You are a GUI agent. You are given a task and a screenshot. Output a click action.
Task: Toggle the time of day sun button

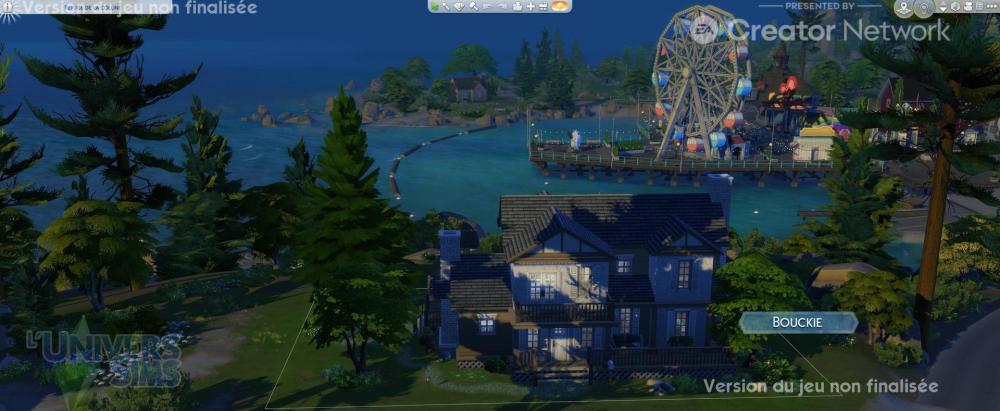pyautogui.click(x=560, y=6)
